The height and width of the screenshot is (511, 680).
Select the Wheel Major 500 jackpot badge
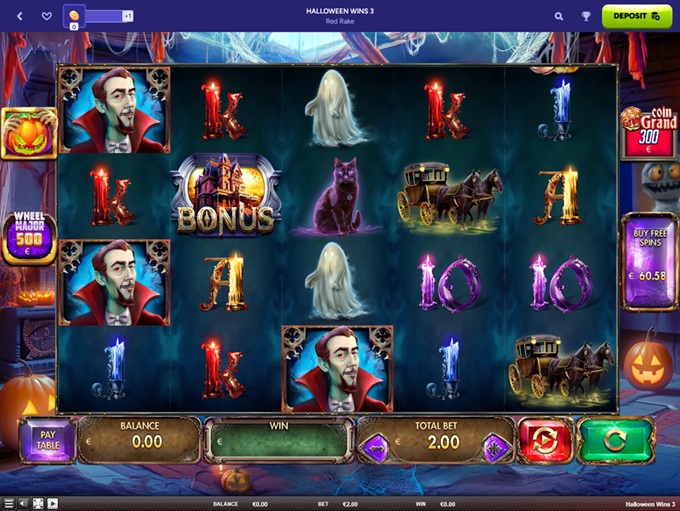pyautogui.click(x=29, y=239)
